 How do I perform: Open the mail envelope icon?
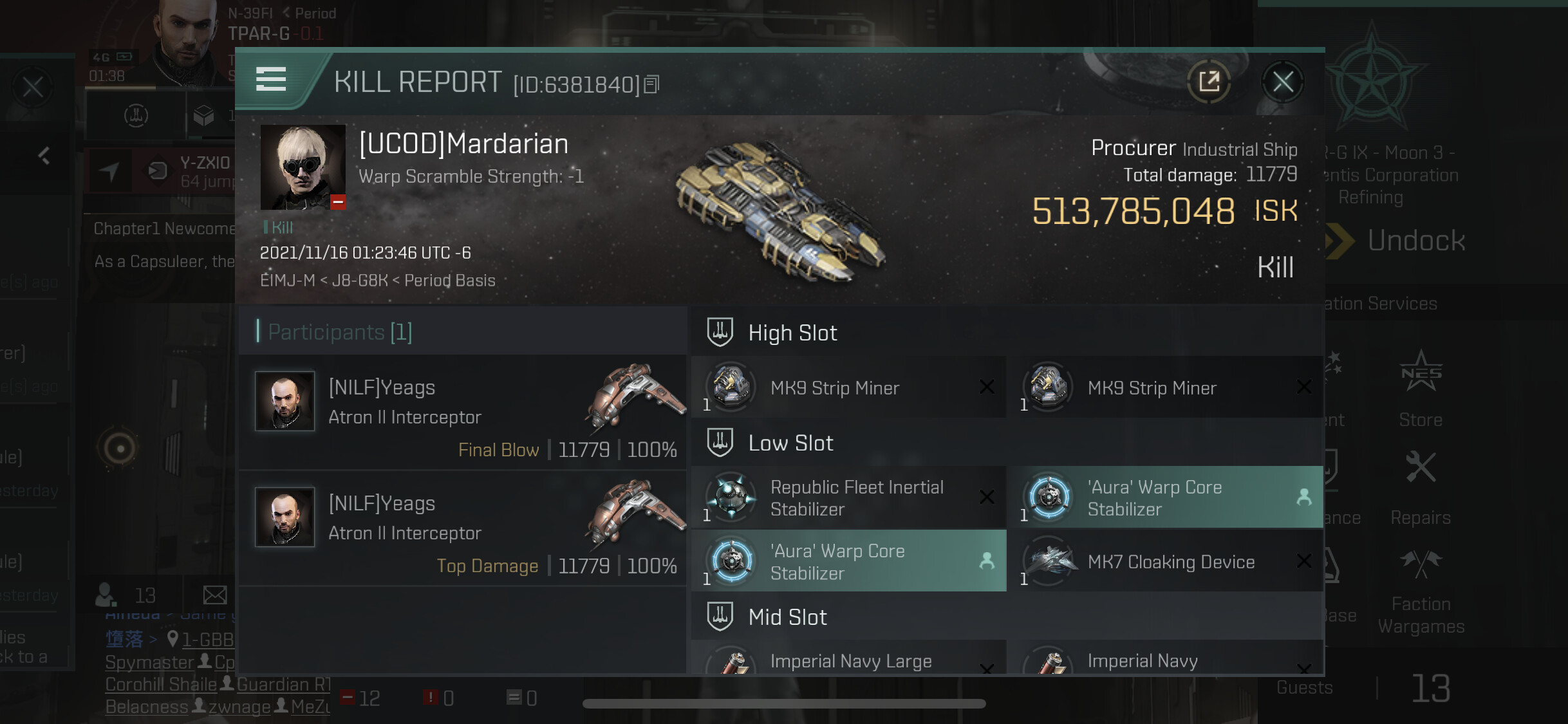[215, 595]
